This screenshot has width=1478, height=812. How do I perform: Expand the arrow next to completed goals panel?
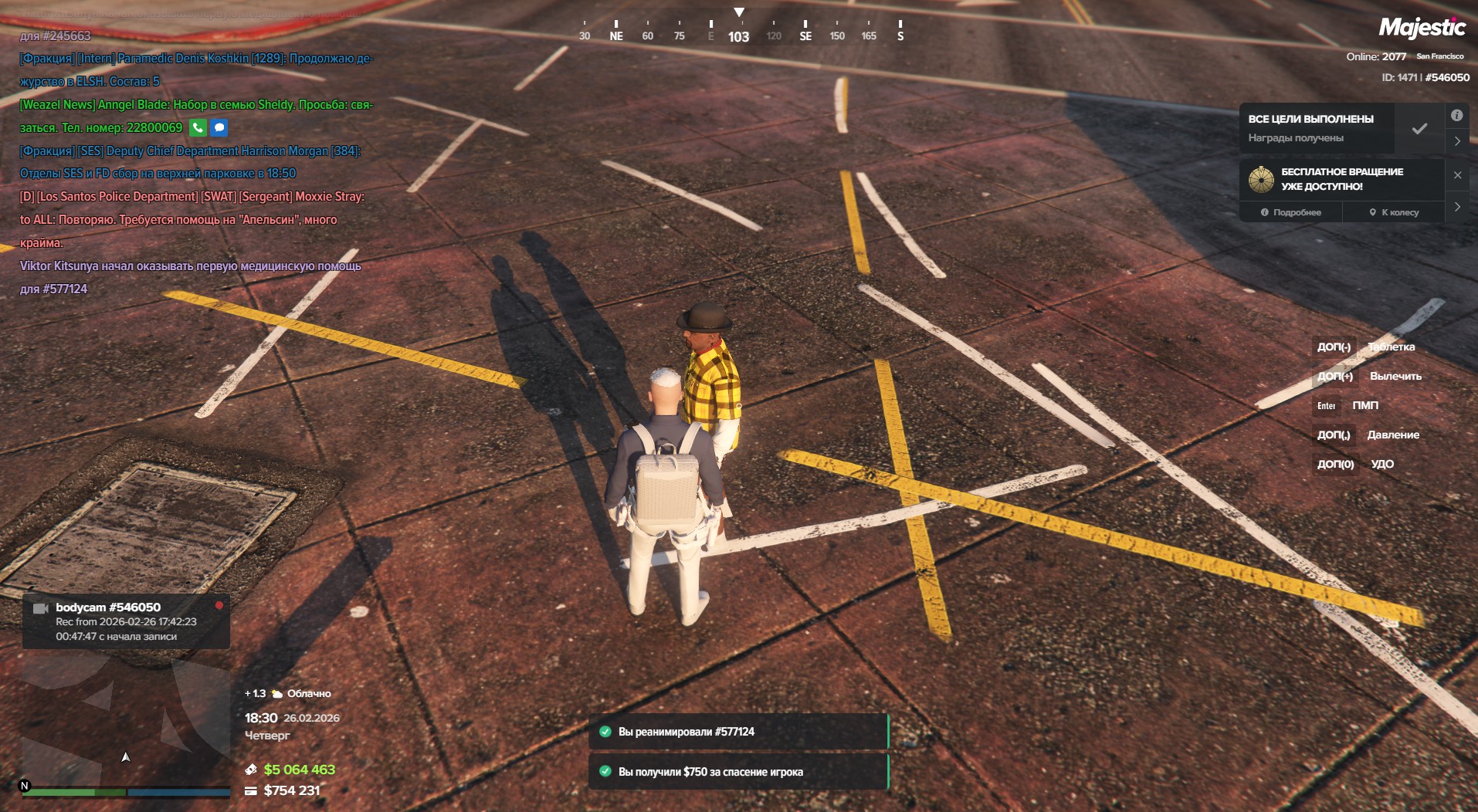[1456, 141]
